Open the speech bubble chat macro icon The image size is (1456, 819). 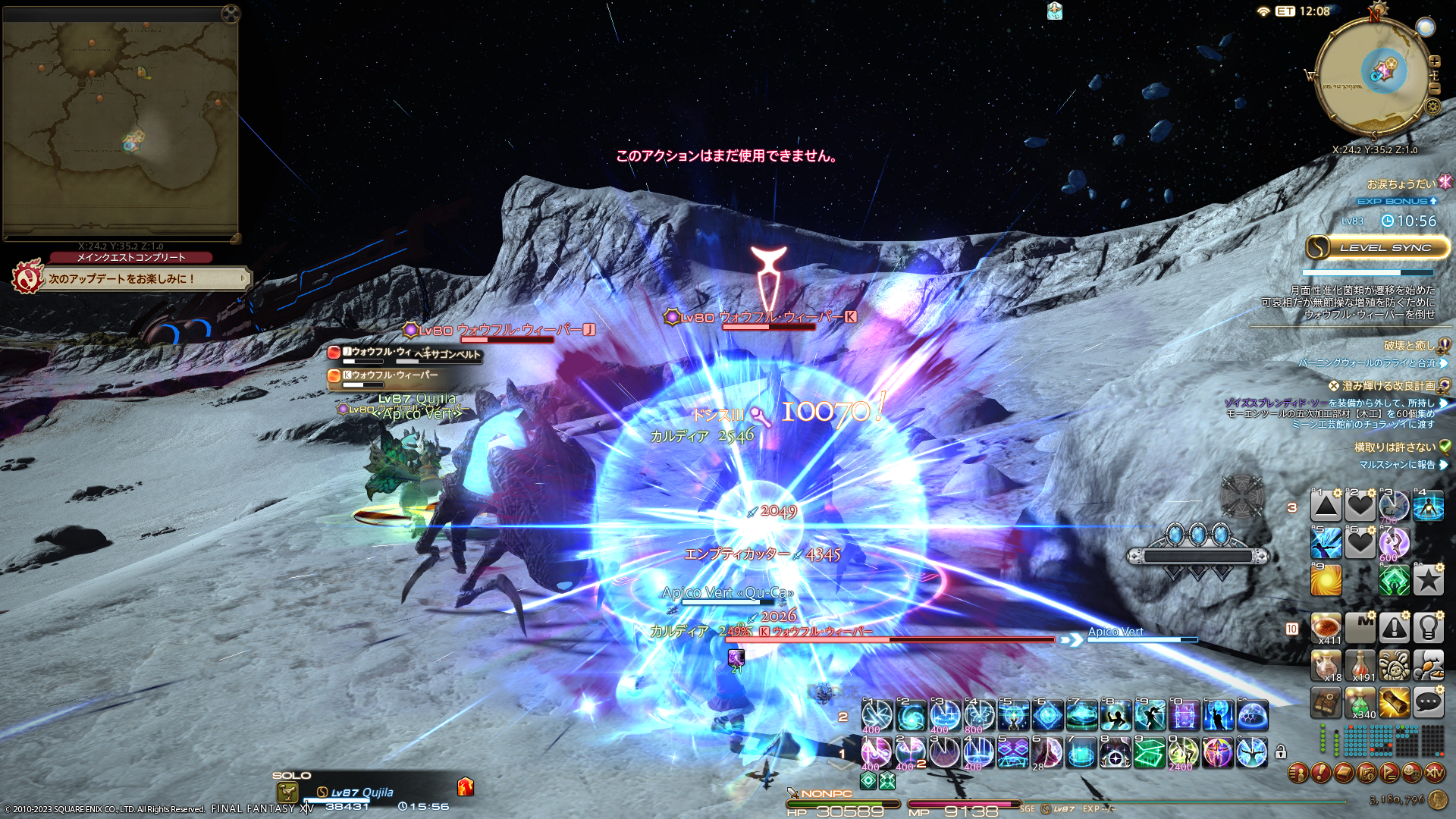pyautogui.click(x=1428, y=703)
